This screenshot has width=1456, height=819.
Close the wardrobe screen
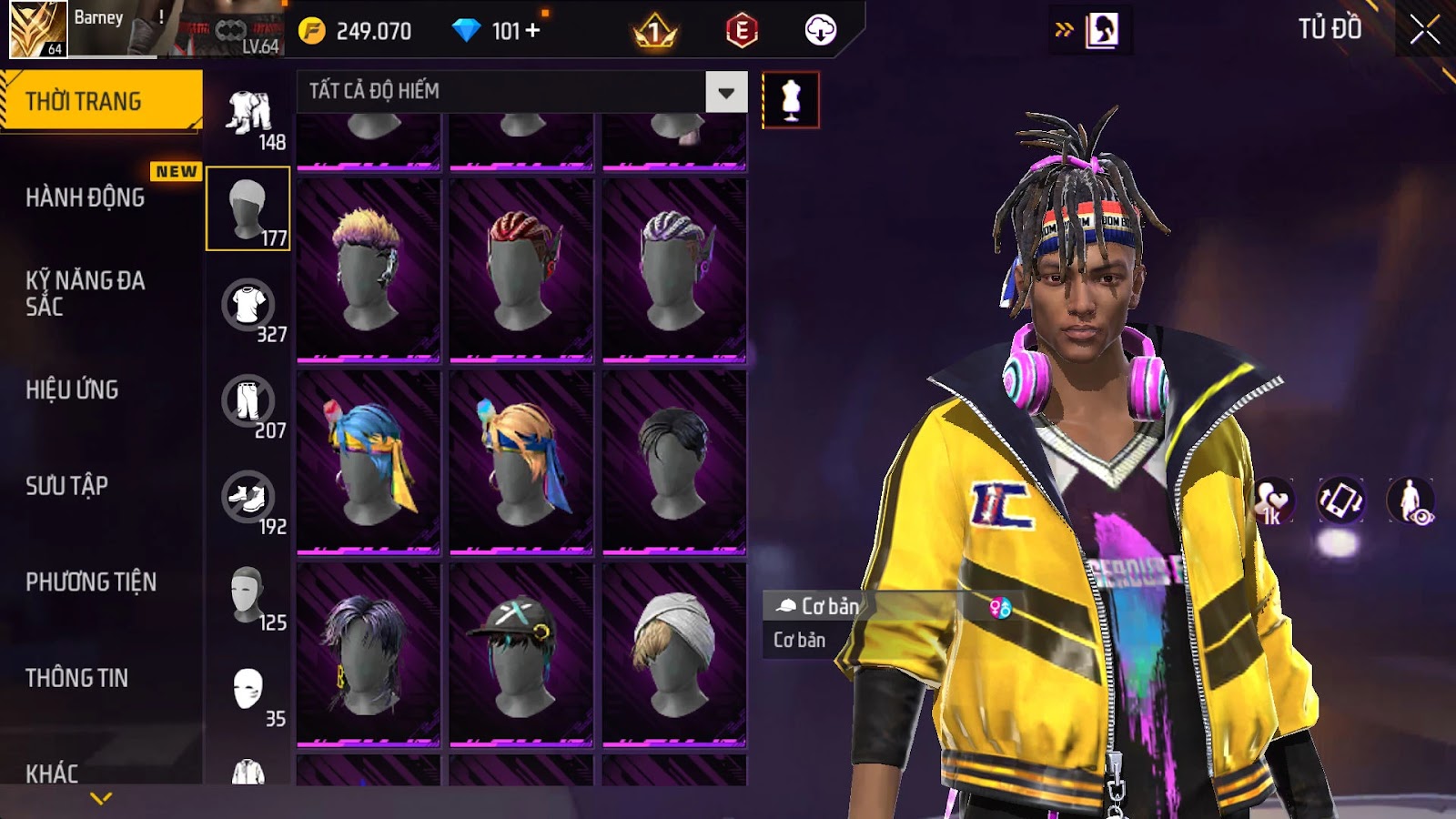point(1424,30)
